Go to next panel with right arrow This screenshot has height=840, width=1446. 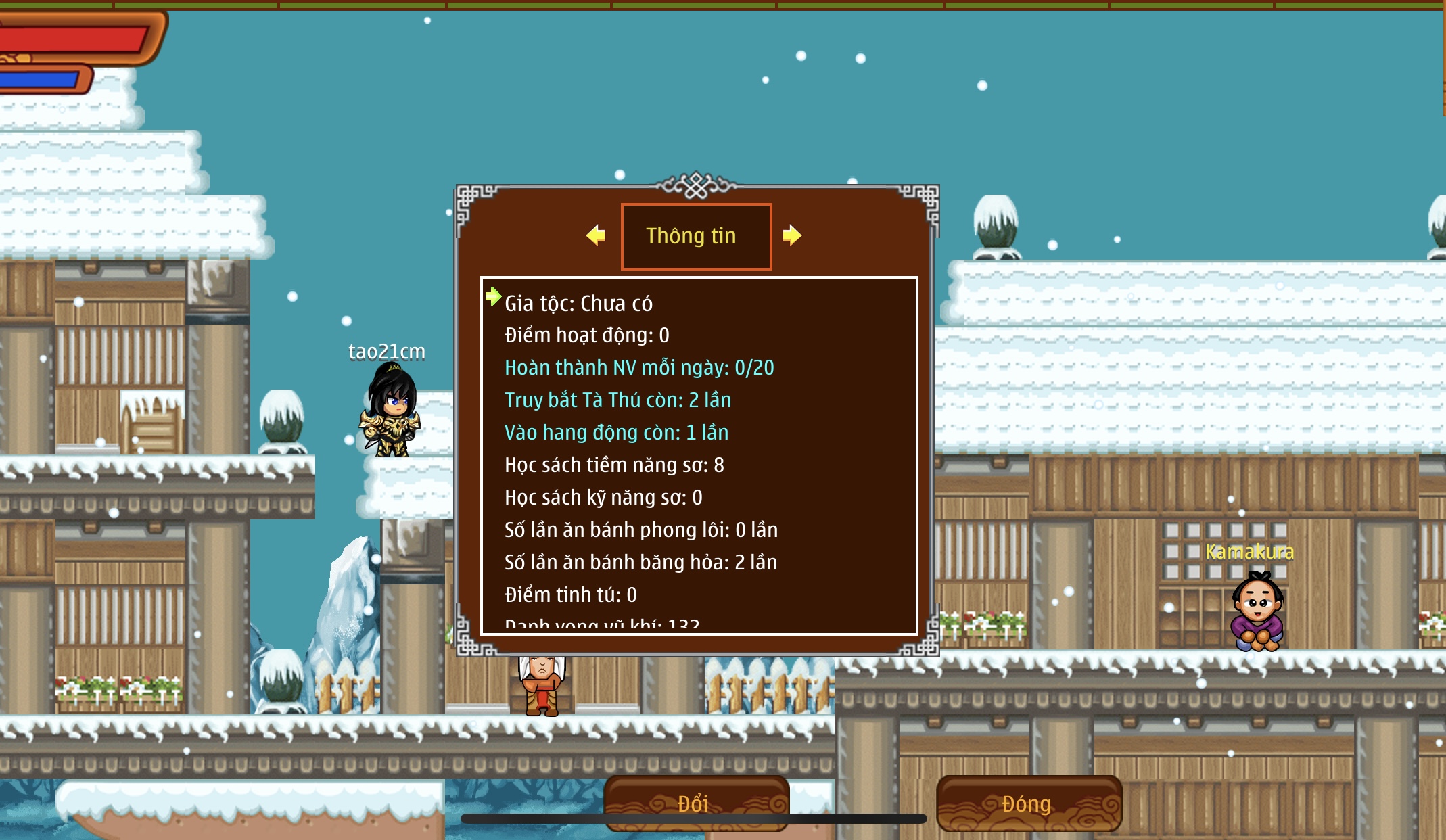[x=792, y=235]
